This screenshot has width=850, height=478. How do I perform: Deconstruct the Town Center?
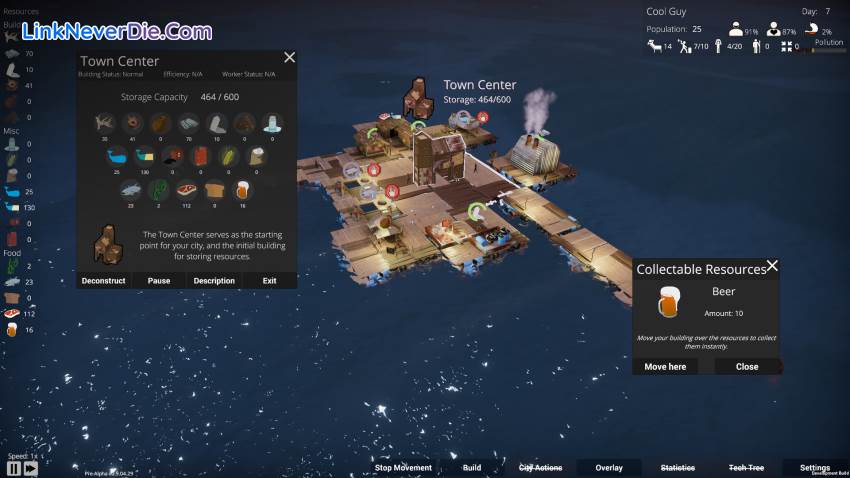click(x=104, y=281)
